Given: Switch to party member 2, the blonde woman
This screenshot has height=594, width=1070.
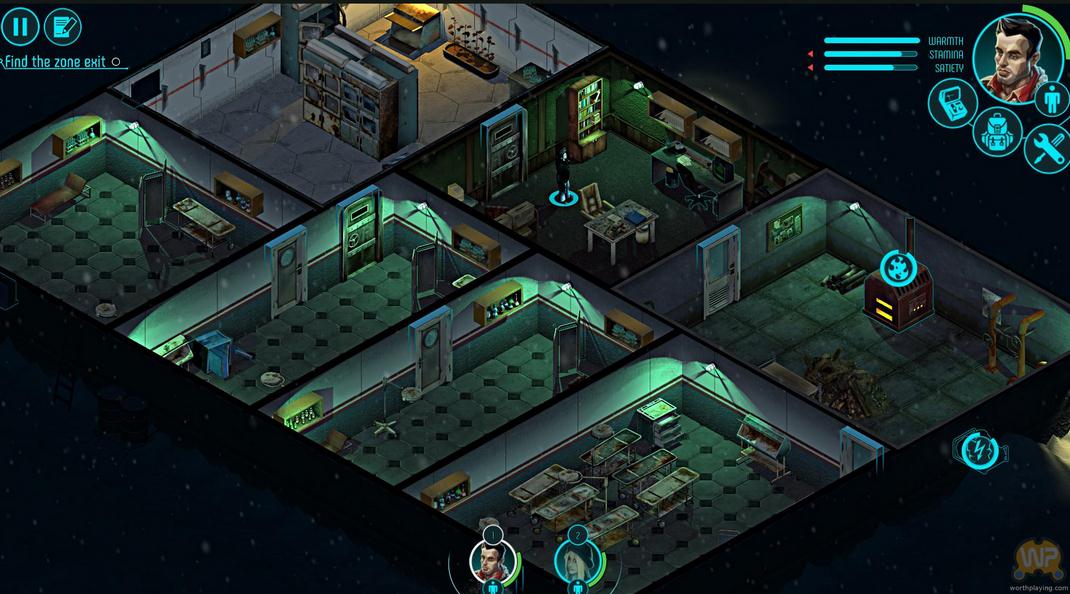Looking at the screenshot, I should tap(577, 561).
